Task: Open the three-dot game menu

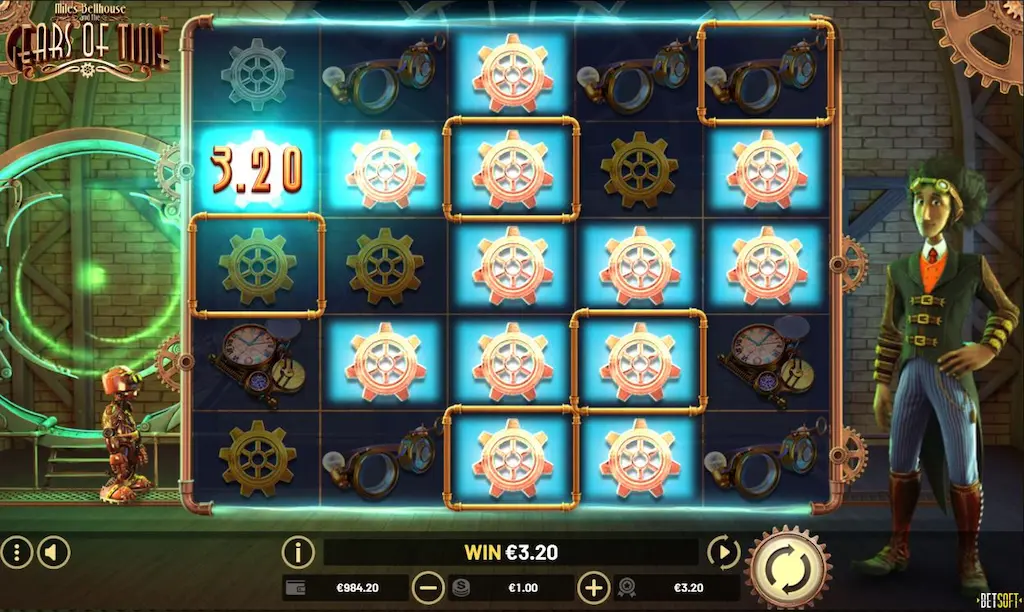Action: pos(15,551)
